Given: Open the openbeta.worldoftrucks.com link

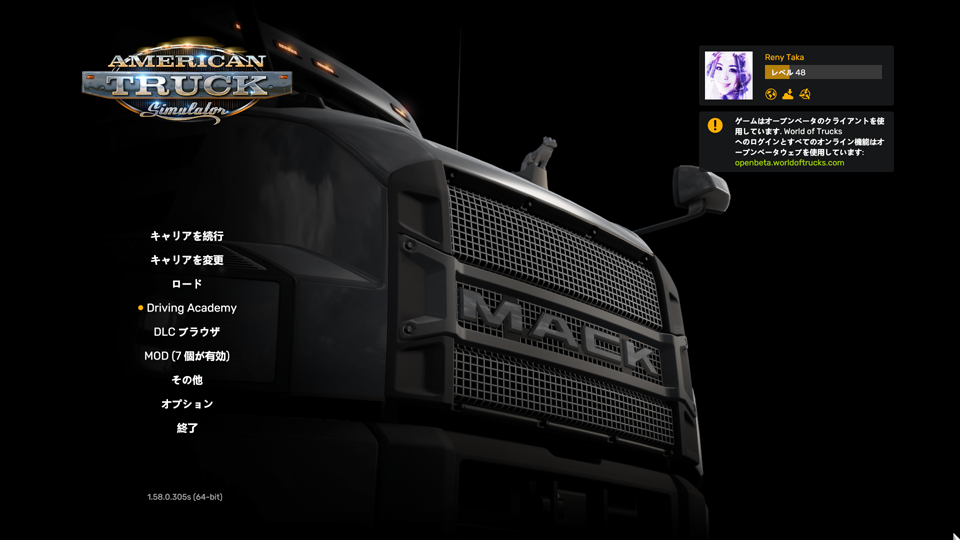Looking at the screenshot, I should [x=789, y=163].
